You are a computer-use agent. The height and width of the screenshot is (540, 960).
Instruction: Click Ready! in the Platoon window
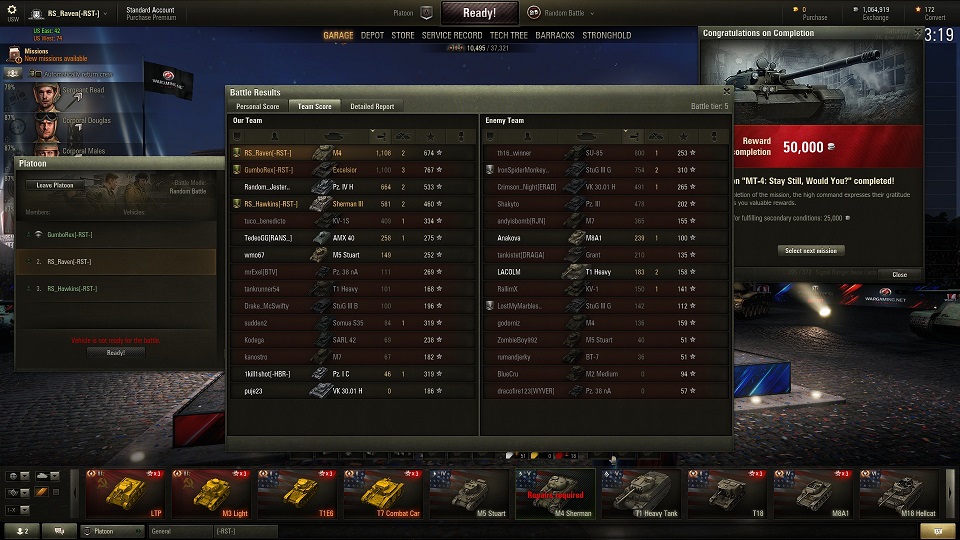coord(116,352)
